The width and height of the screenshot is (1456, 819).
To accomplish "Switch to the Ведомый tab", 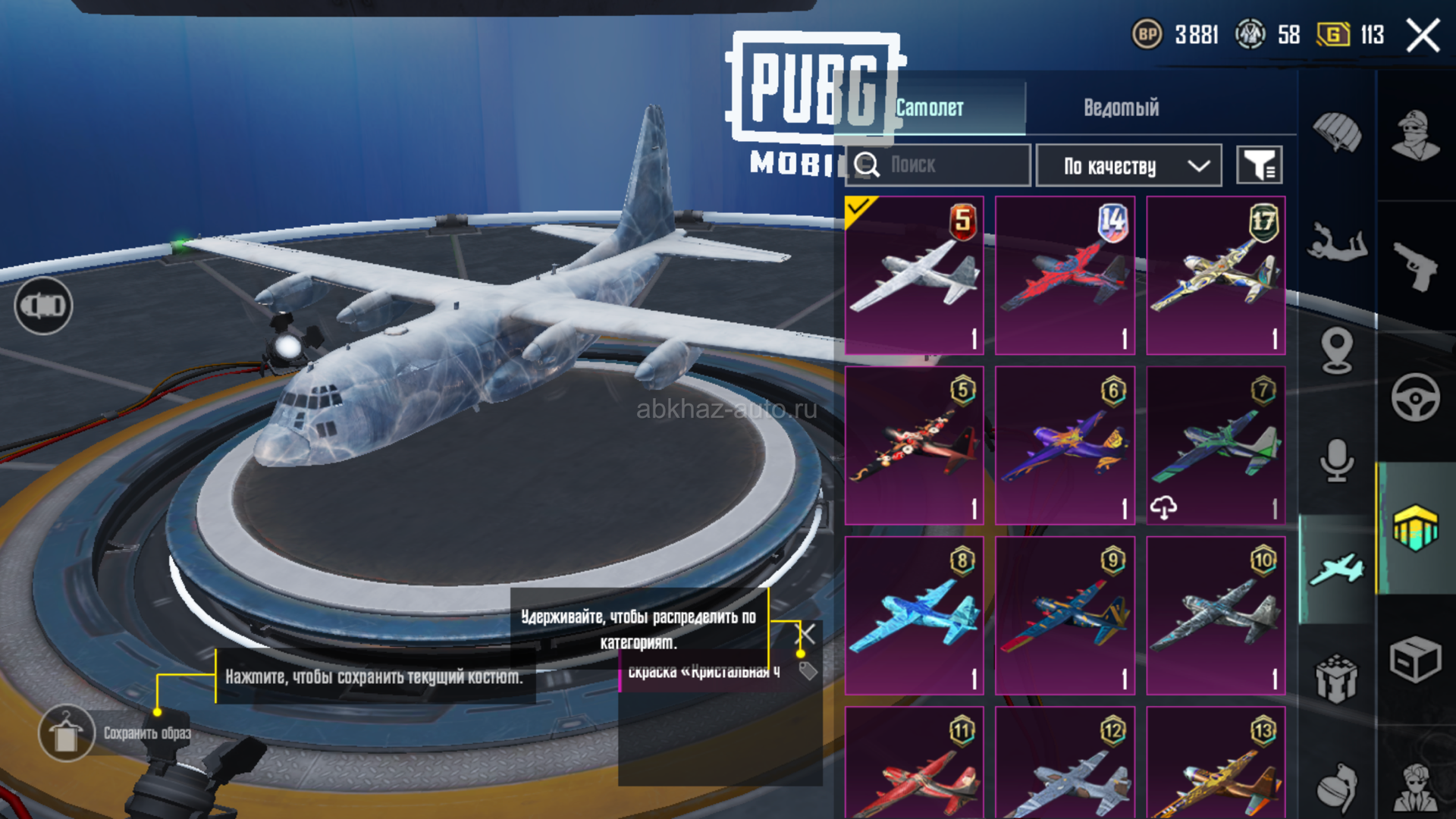I will point(1121,108).
